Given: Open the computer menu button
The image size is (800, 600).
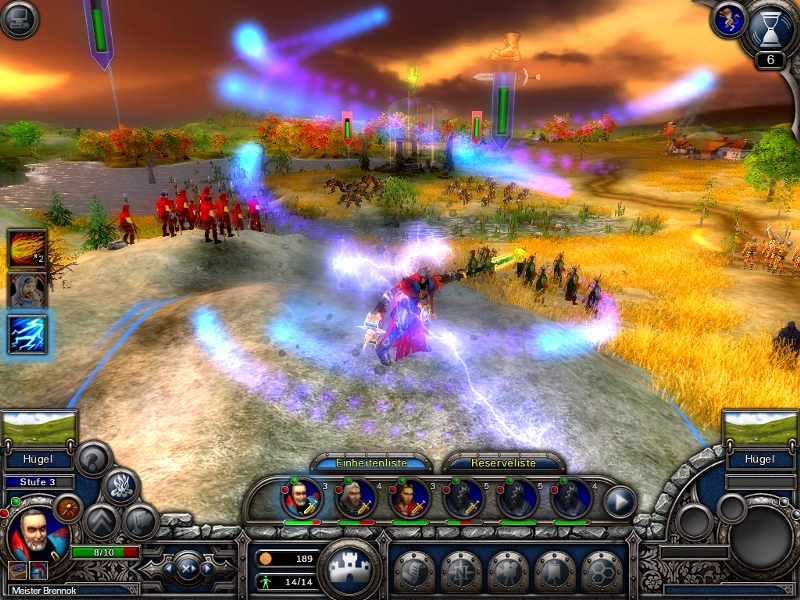Looking at the screenshot, I should point(19,20).
